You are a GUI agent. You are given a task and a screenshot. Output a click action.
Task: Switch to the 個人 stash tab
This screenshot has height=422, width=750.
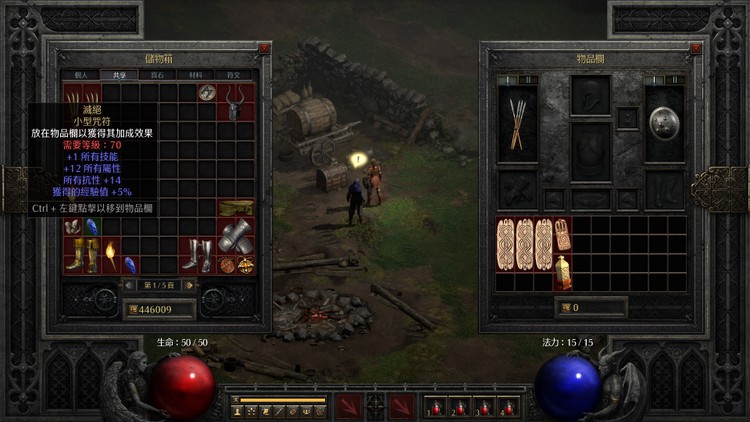[79, 74]
